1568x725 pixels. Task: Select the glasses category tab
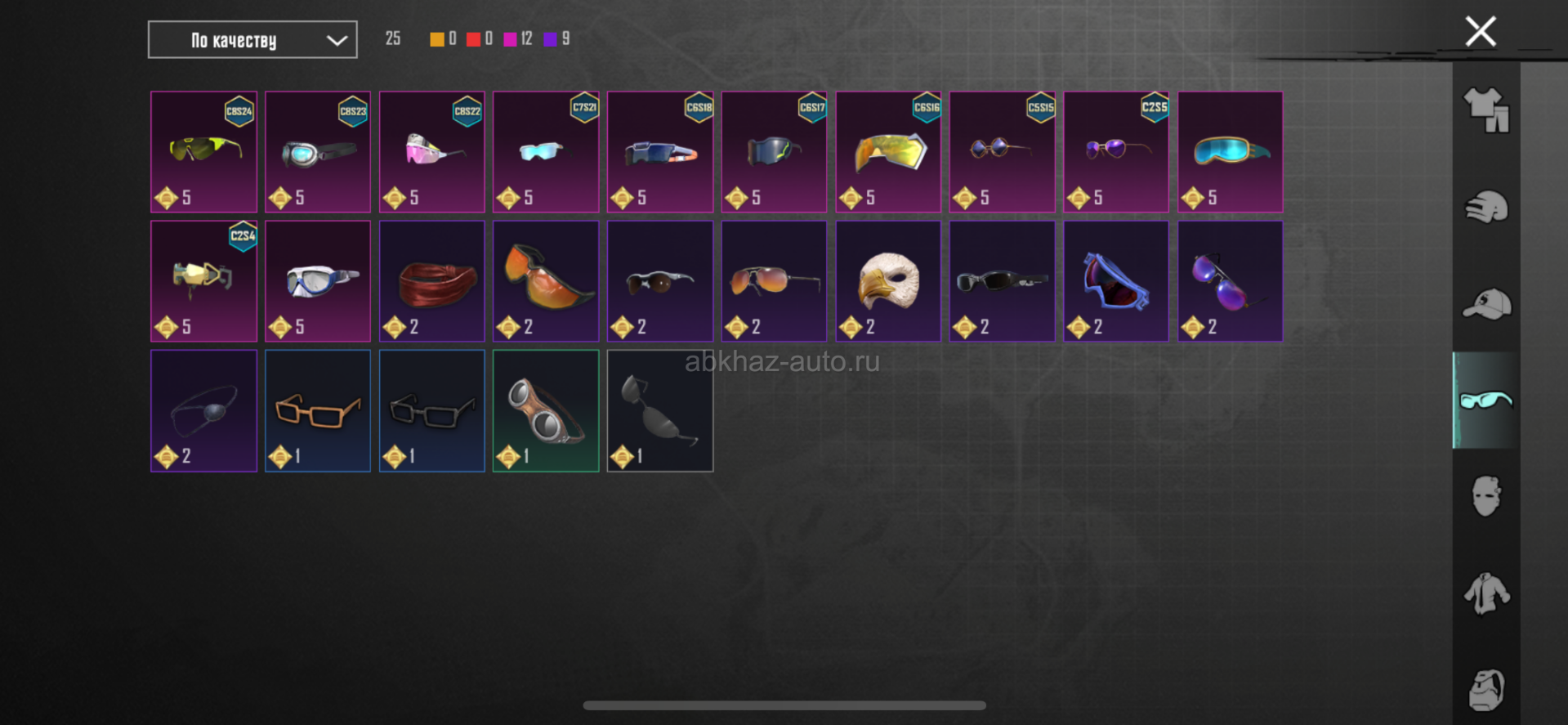coord(1485,401)
